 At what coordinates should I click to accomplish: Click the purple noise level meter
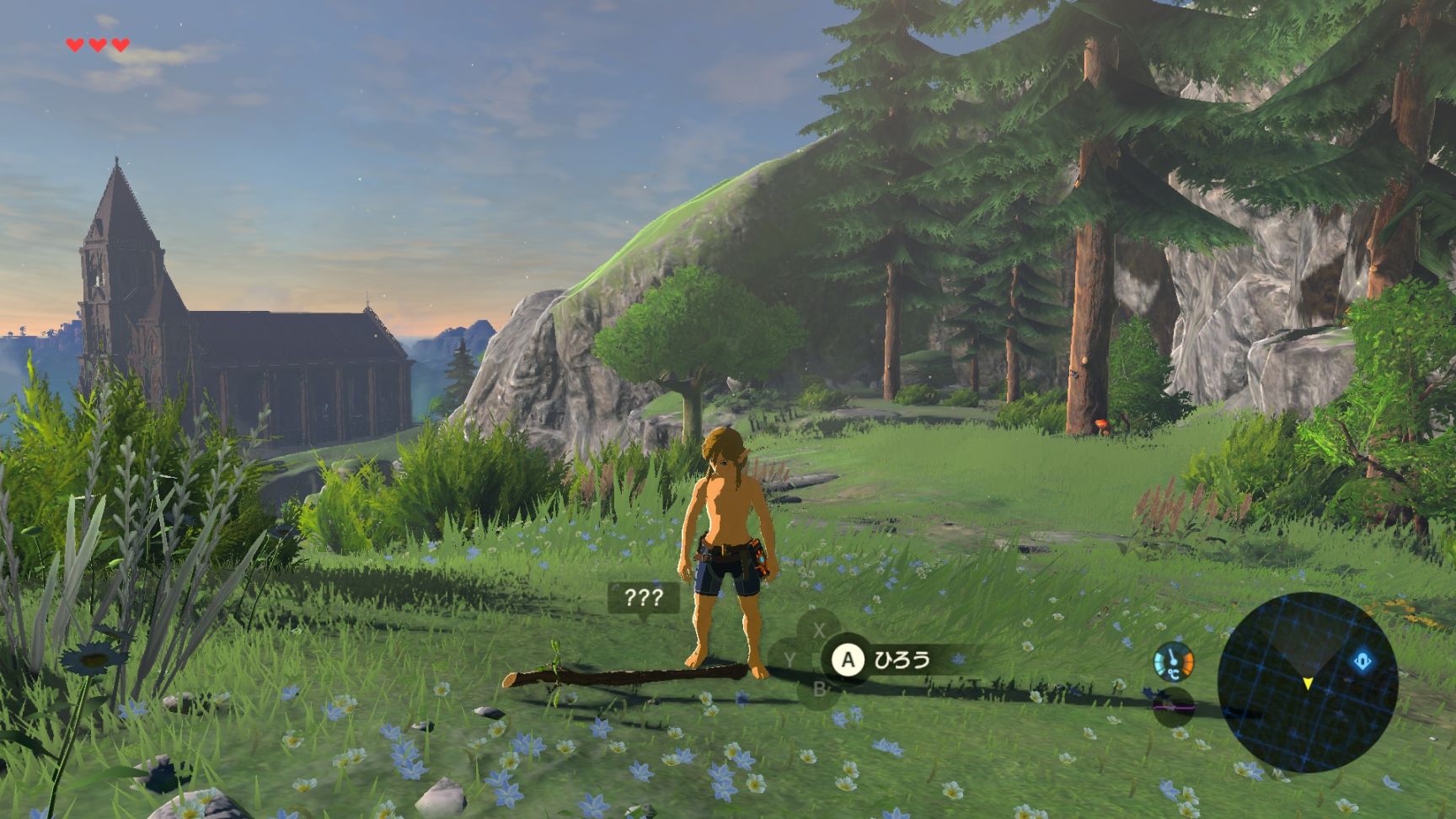click(x=1172, y=708)
